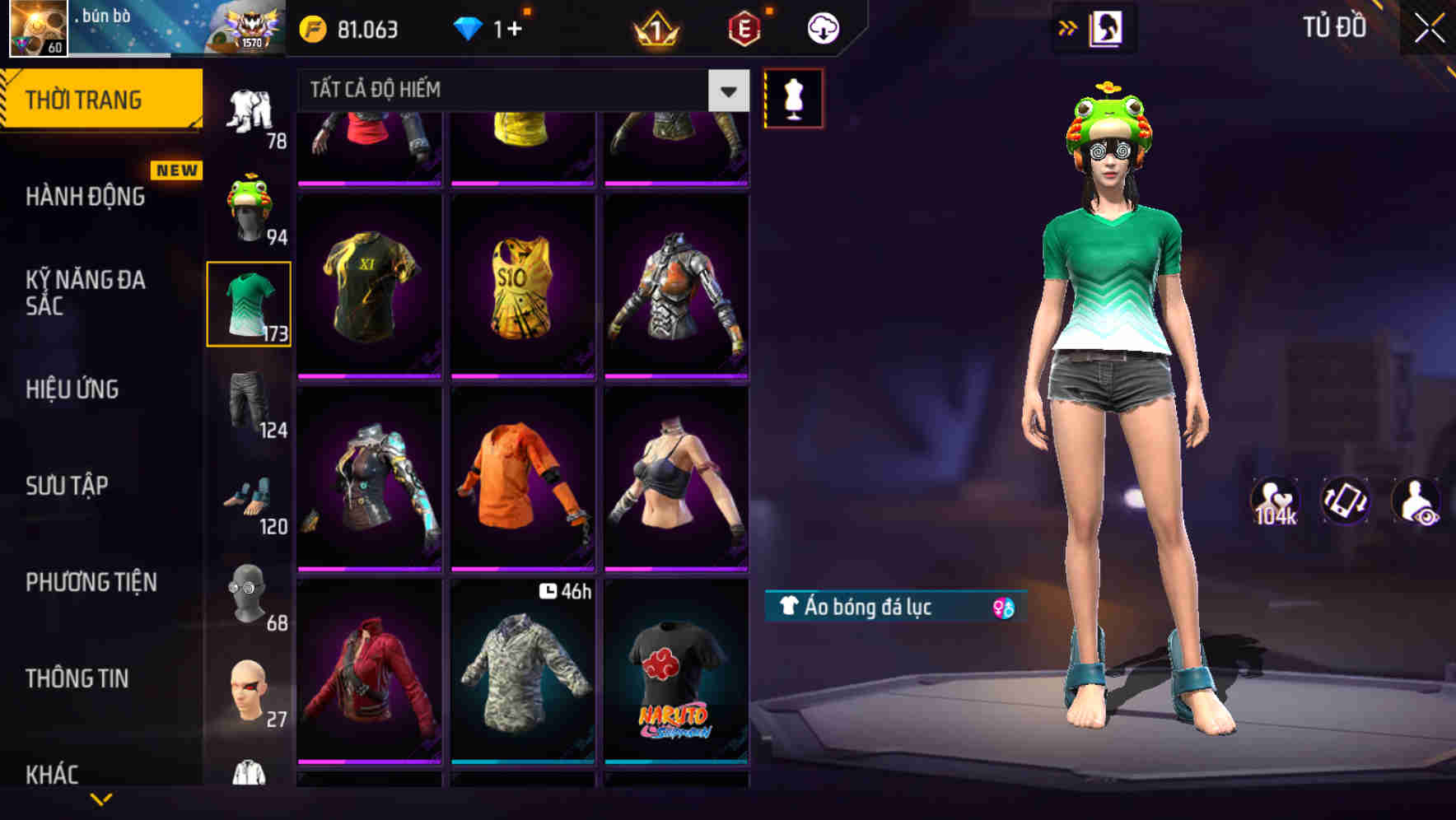Click the rotate character icon
Screen dimensions: 1456x820
pos(1346,501)
